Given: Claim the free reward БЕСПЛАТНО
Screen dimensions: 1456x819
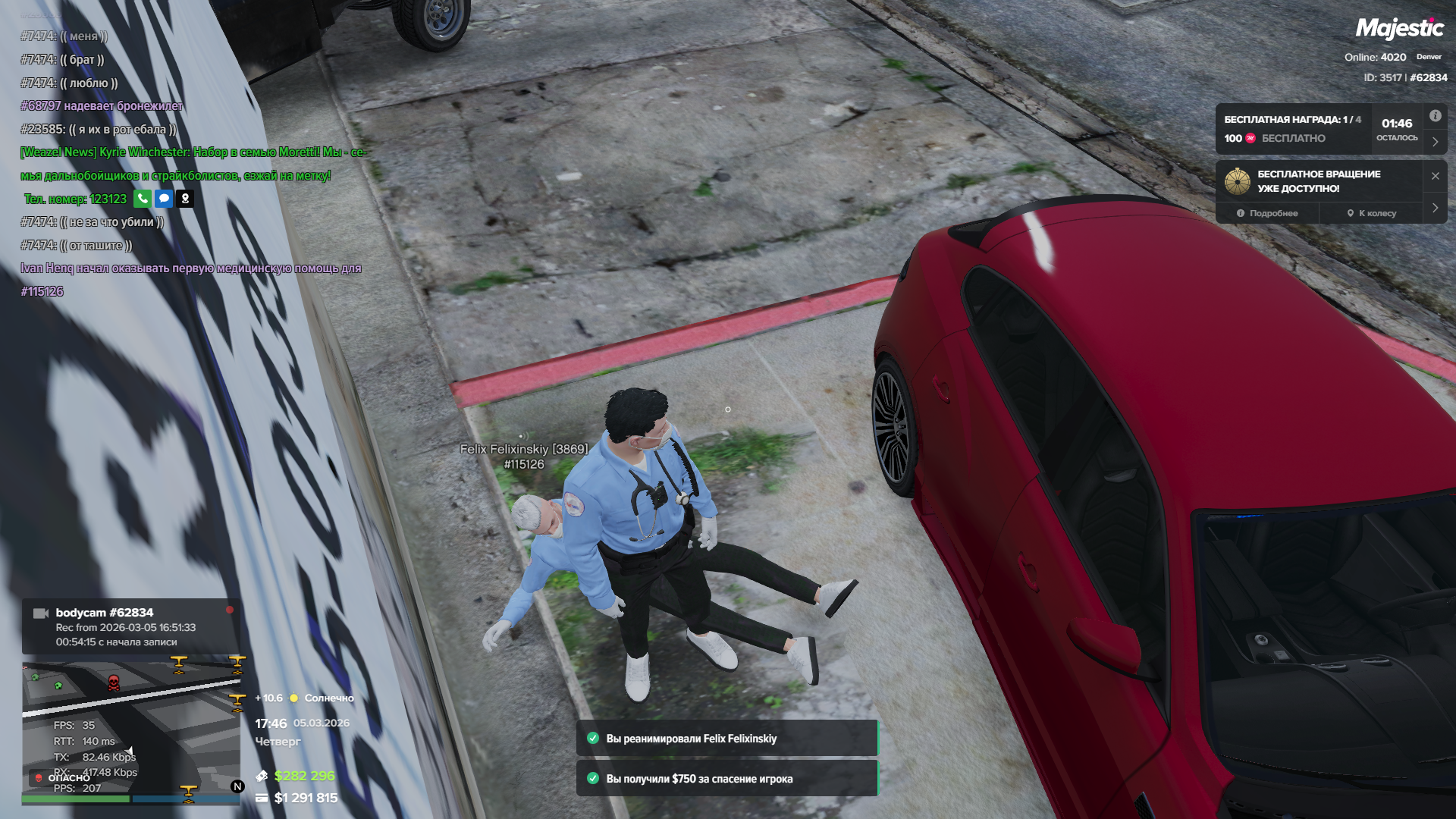Looking at the screenshot, I should (x=1293, y=139).
